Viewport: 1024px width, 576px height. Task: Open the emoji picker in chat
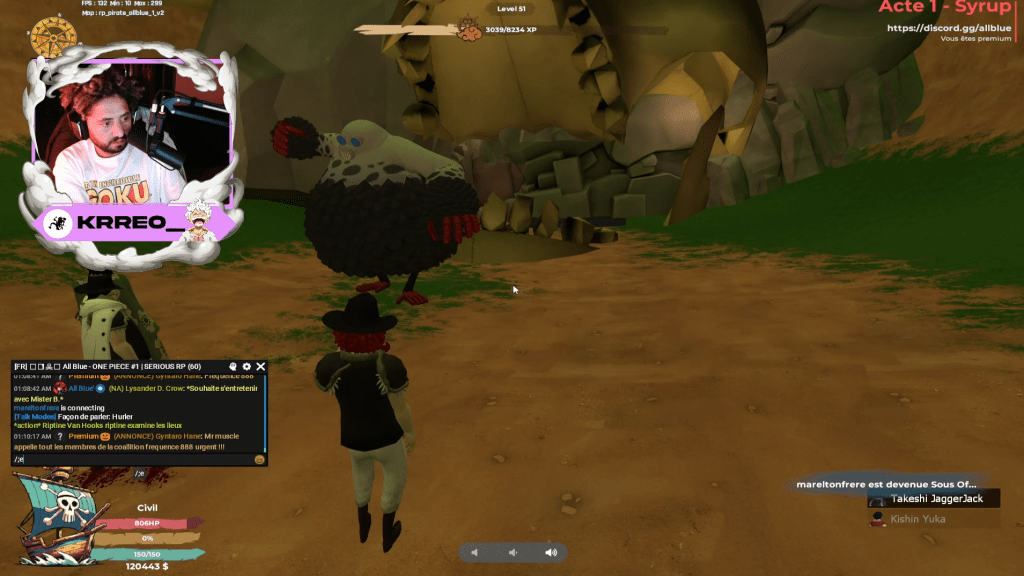click(259, 459)
